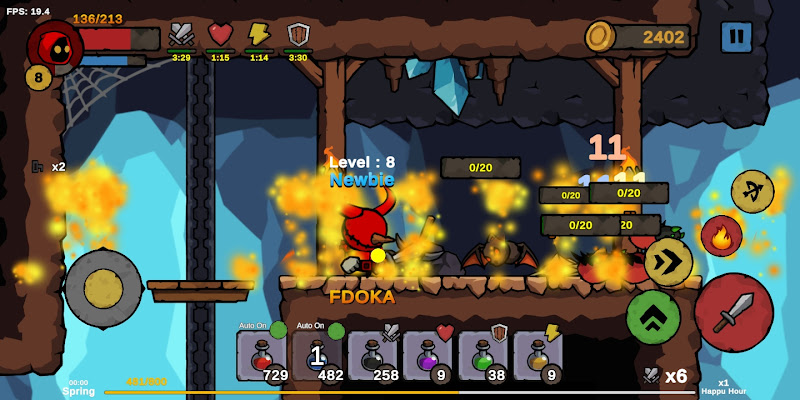The width and height of the screenshot is (800, 400).
Task: Tap the virtual movement joystick
Action: (103, 288)
